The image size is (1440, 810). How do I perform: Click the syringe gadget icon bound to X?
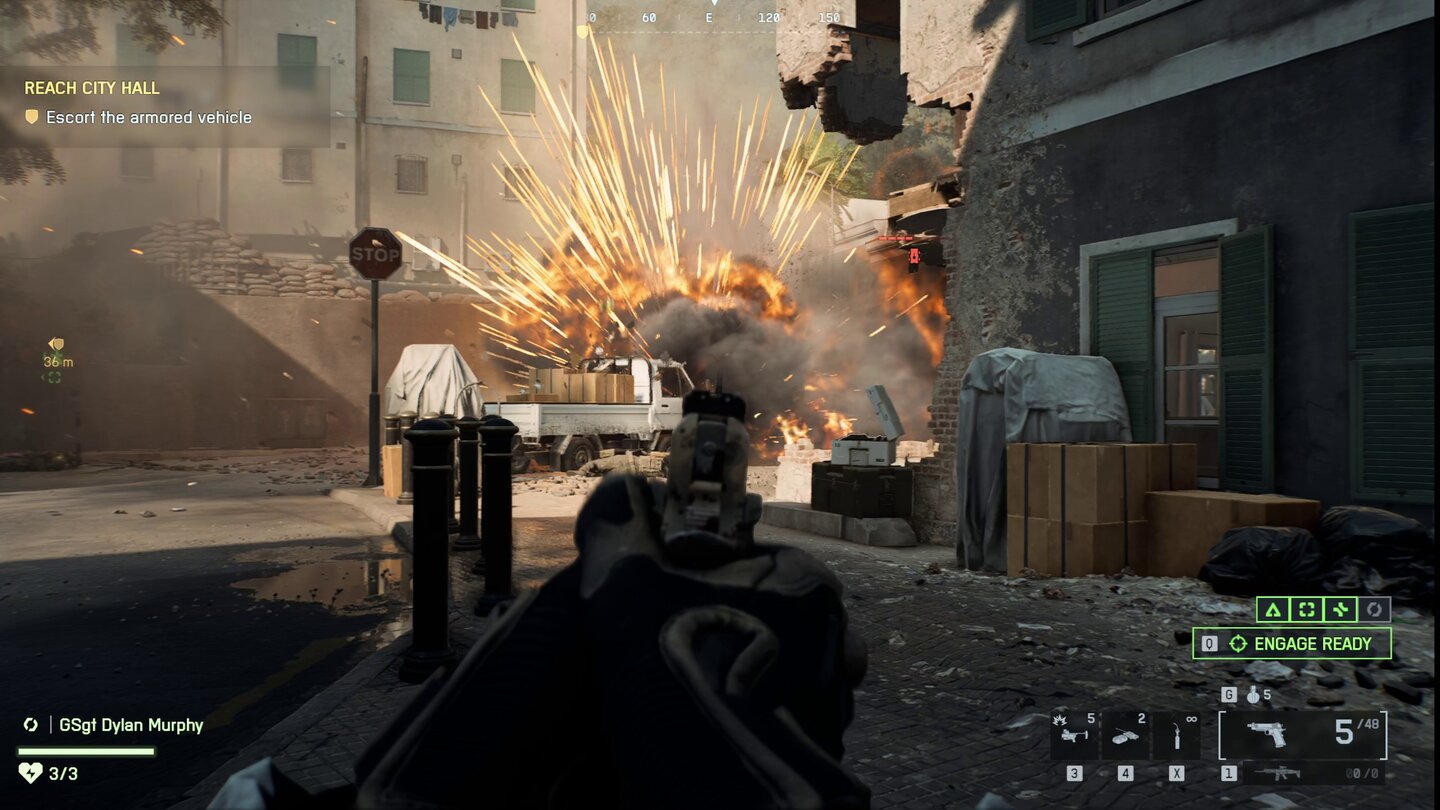pyautogui.click(x=1178, y=734)
